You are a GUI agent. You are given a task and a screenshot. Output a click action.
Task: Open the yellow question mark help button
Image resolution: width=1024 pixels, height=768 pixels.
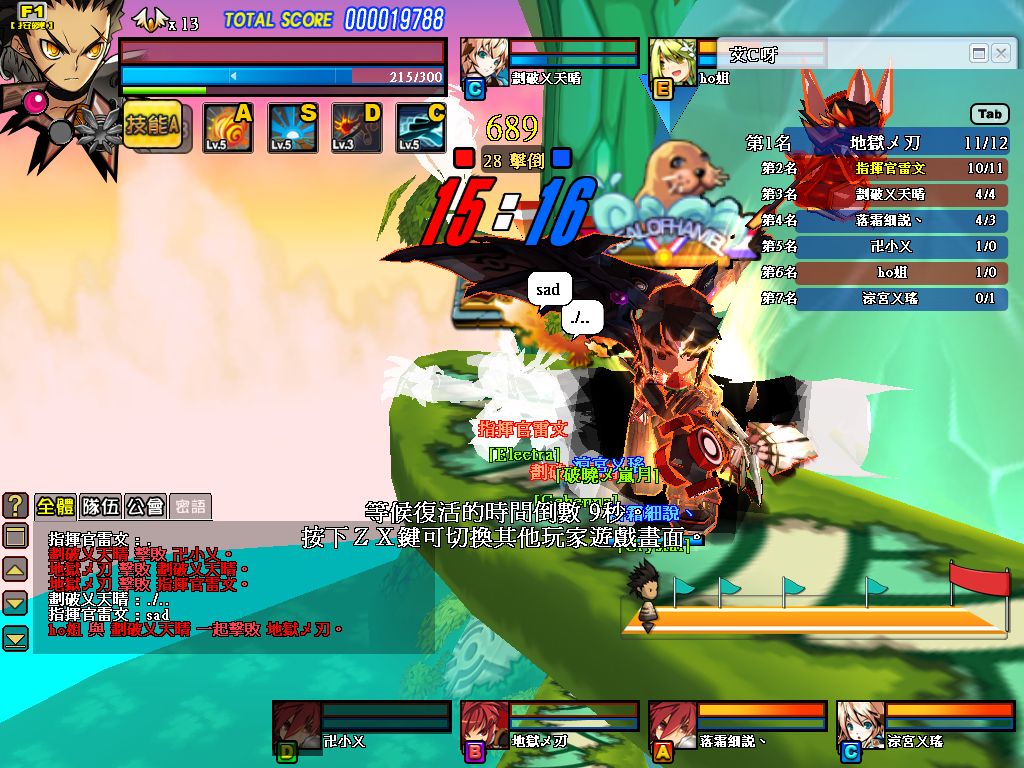tap(15, 506)
